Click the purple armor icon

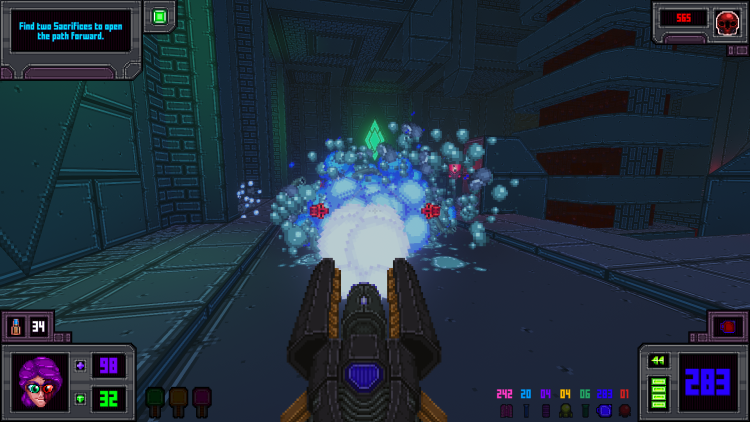81,366
